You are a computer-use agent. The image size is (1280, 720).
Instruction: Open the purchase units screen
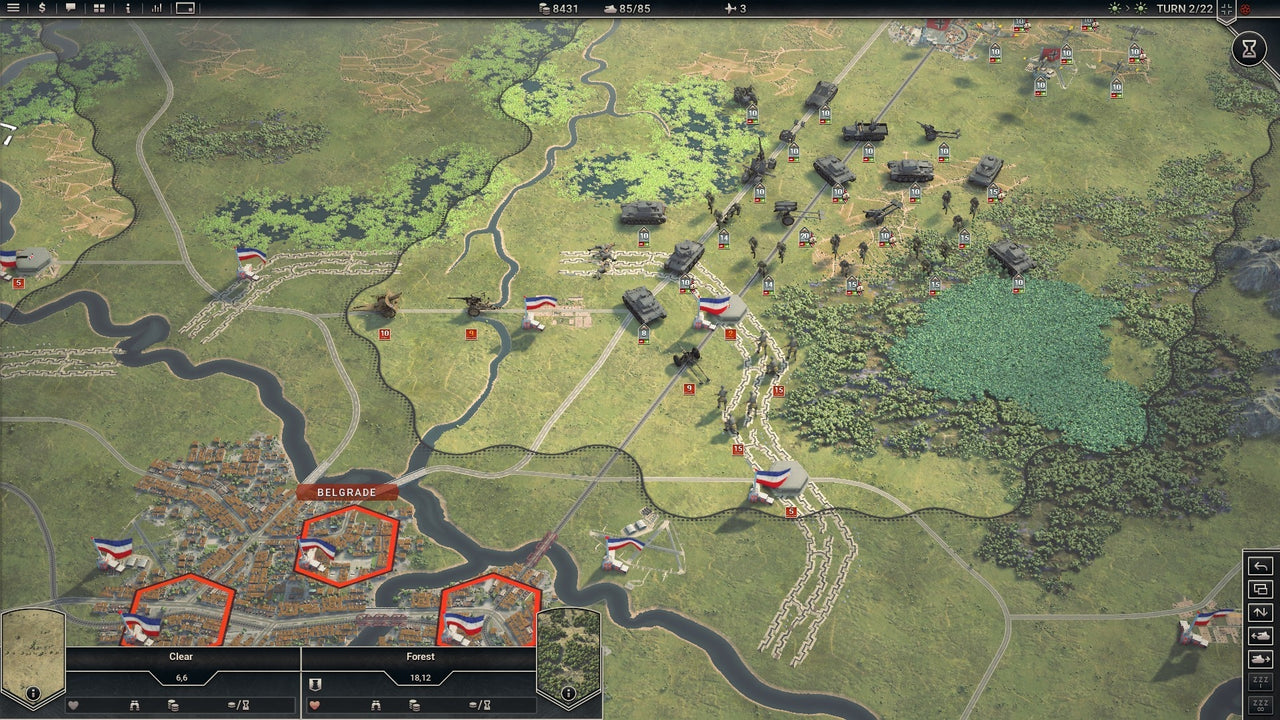(42, 10)
